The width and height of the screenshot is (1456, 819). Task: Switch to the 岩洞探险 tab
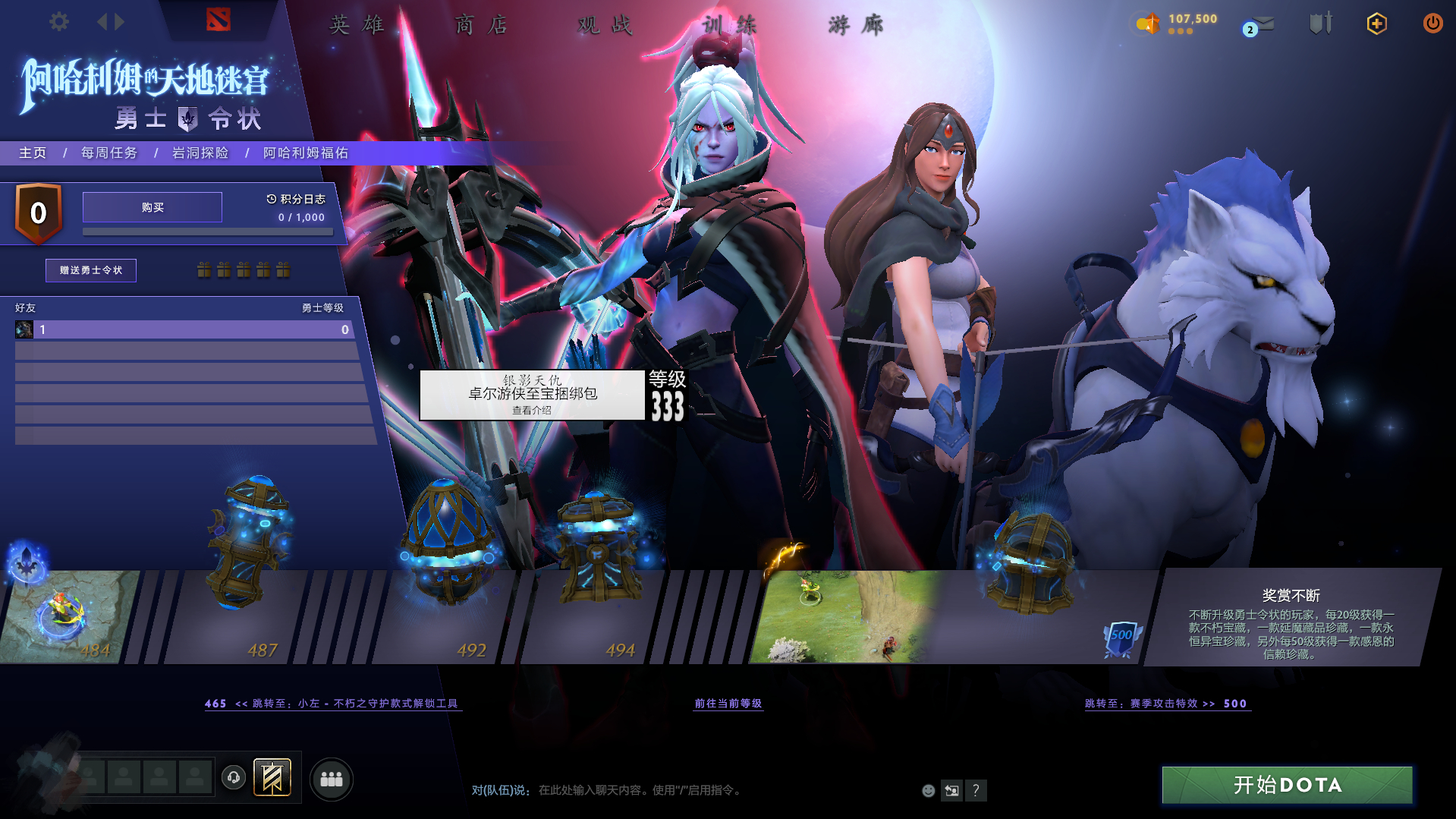click(x=200, y=153)
